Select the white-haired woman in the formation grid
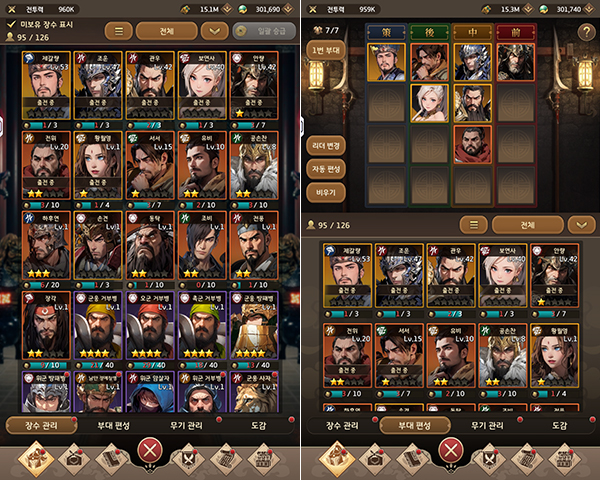Viewport: 600px width, 480px height. pos(430,102)
